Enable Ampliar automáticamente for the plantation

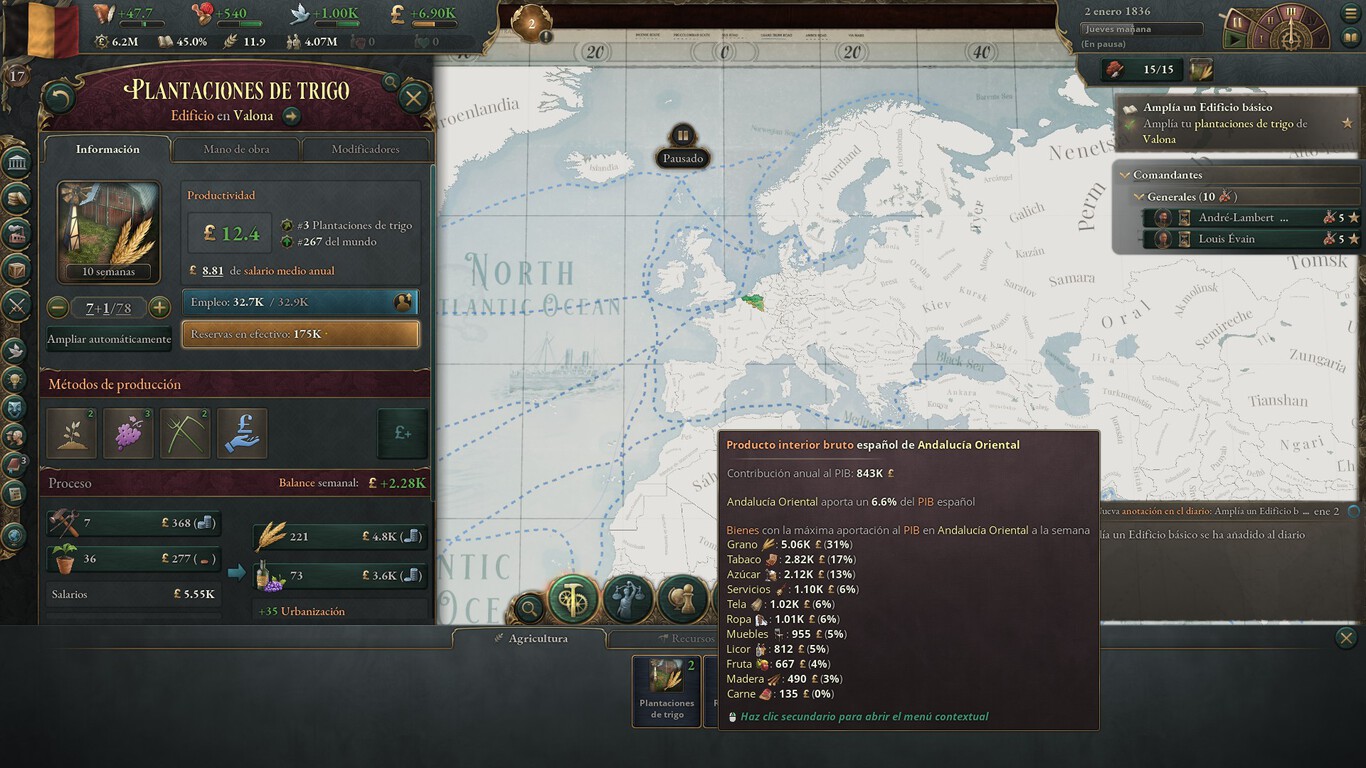tap(108, 339)
